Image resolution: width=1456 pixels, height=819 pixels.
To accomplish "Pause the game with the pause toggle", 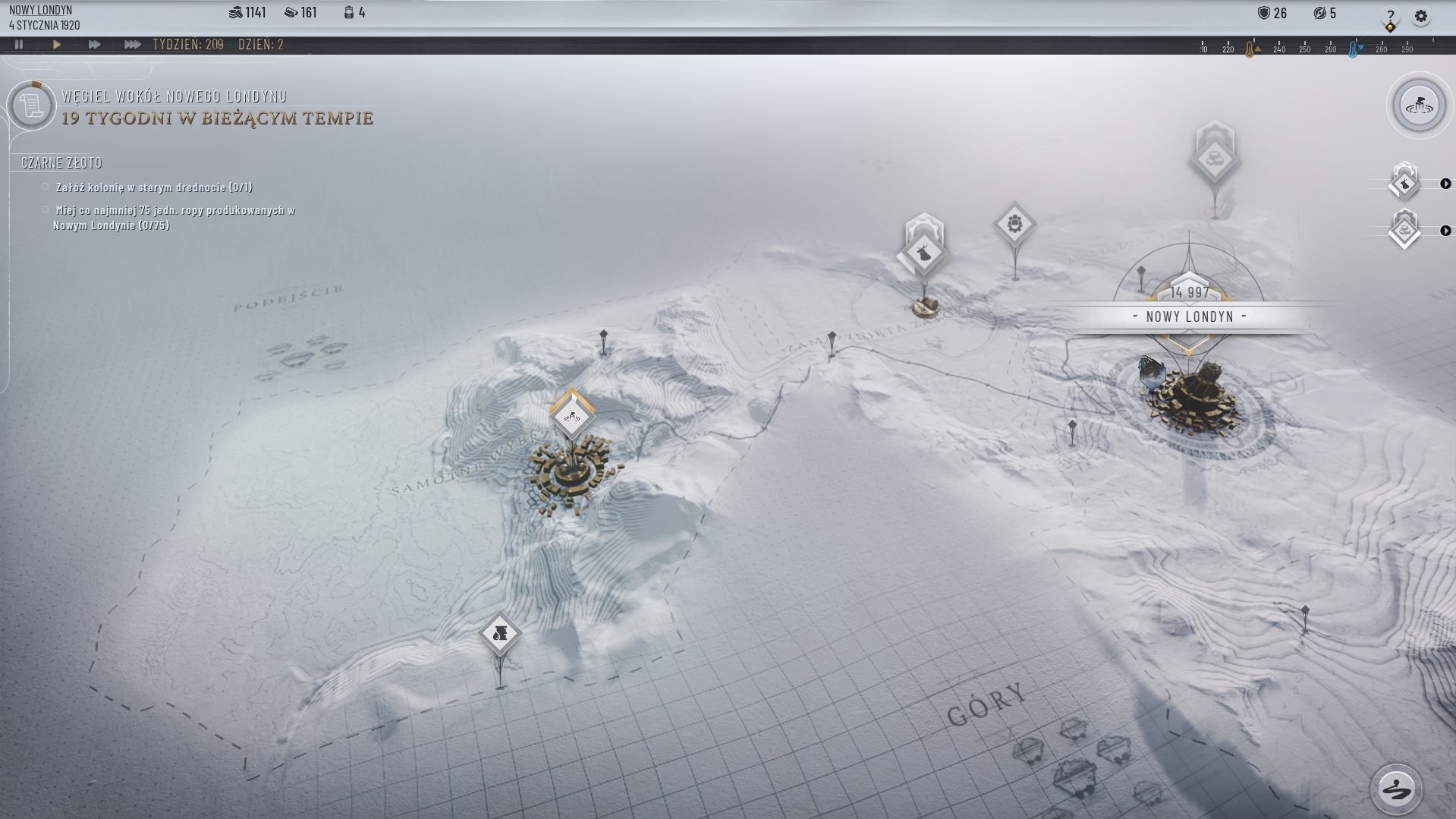I will coord(20,45).
